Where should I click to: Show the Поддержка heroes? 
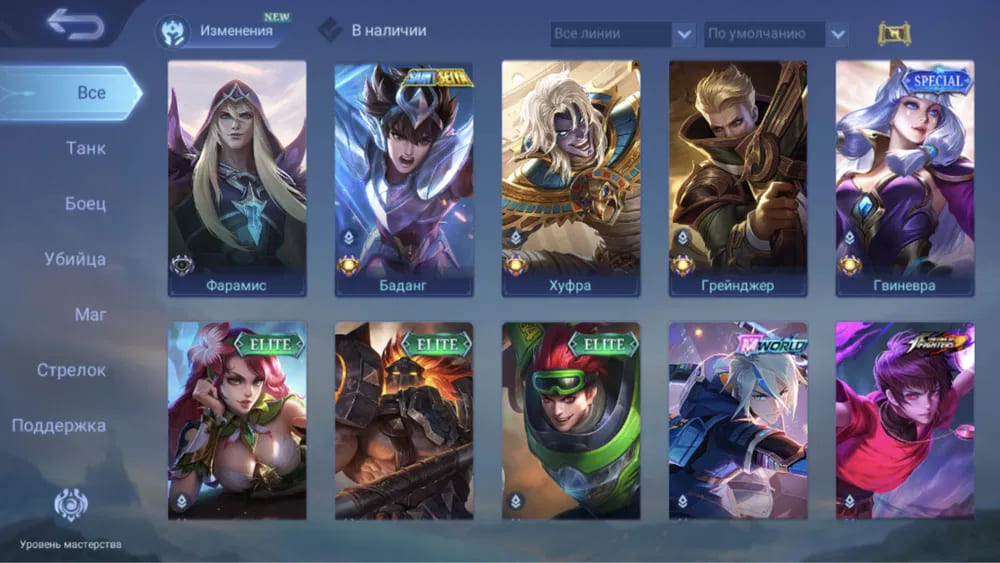[x=59, y=426]
